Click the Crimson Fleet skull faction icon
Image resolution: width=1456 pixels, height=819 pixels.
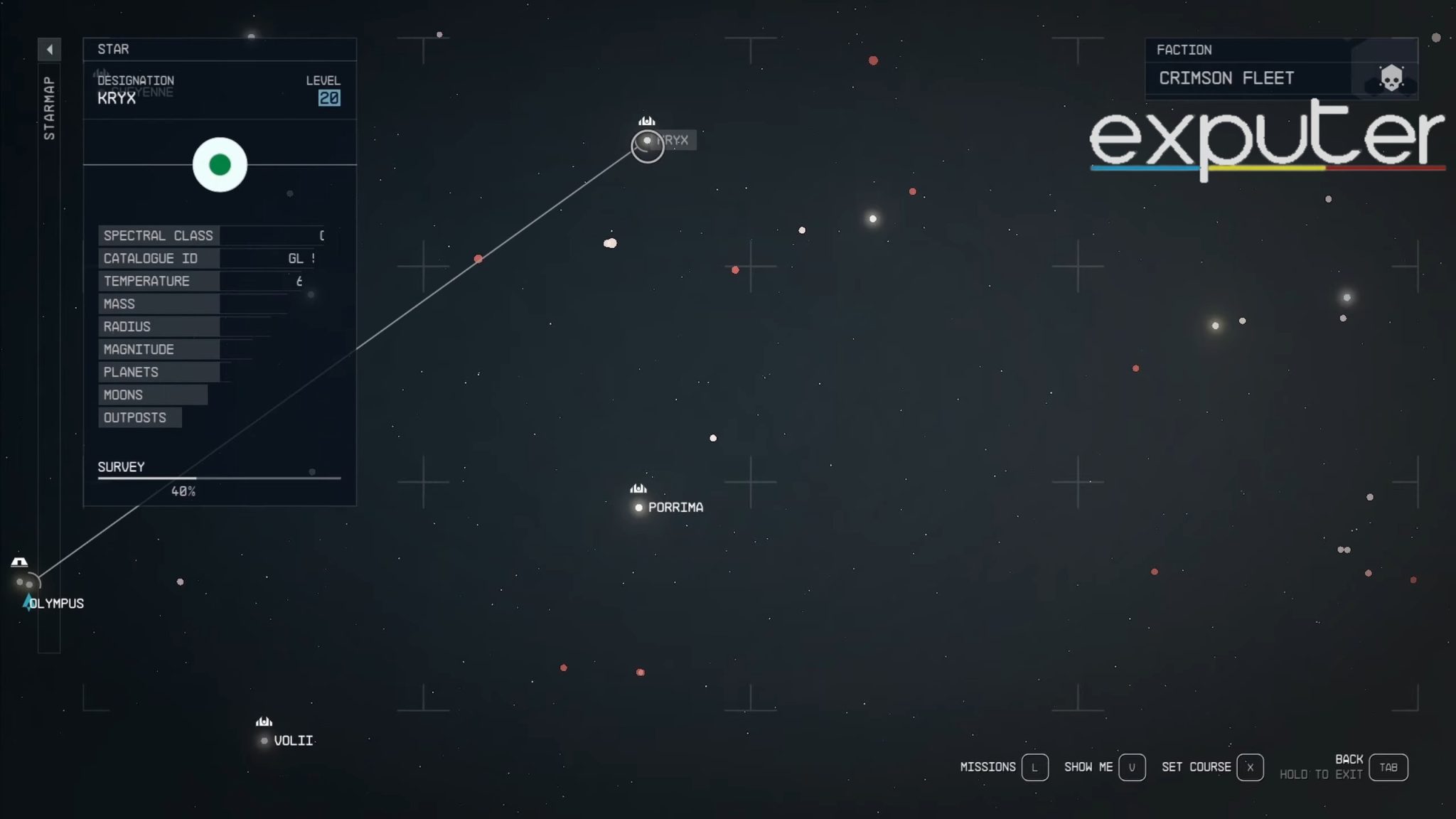tap(1390, 77)
